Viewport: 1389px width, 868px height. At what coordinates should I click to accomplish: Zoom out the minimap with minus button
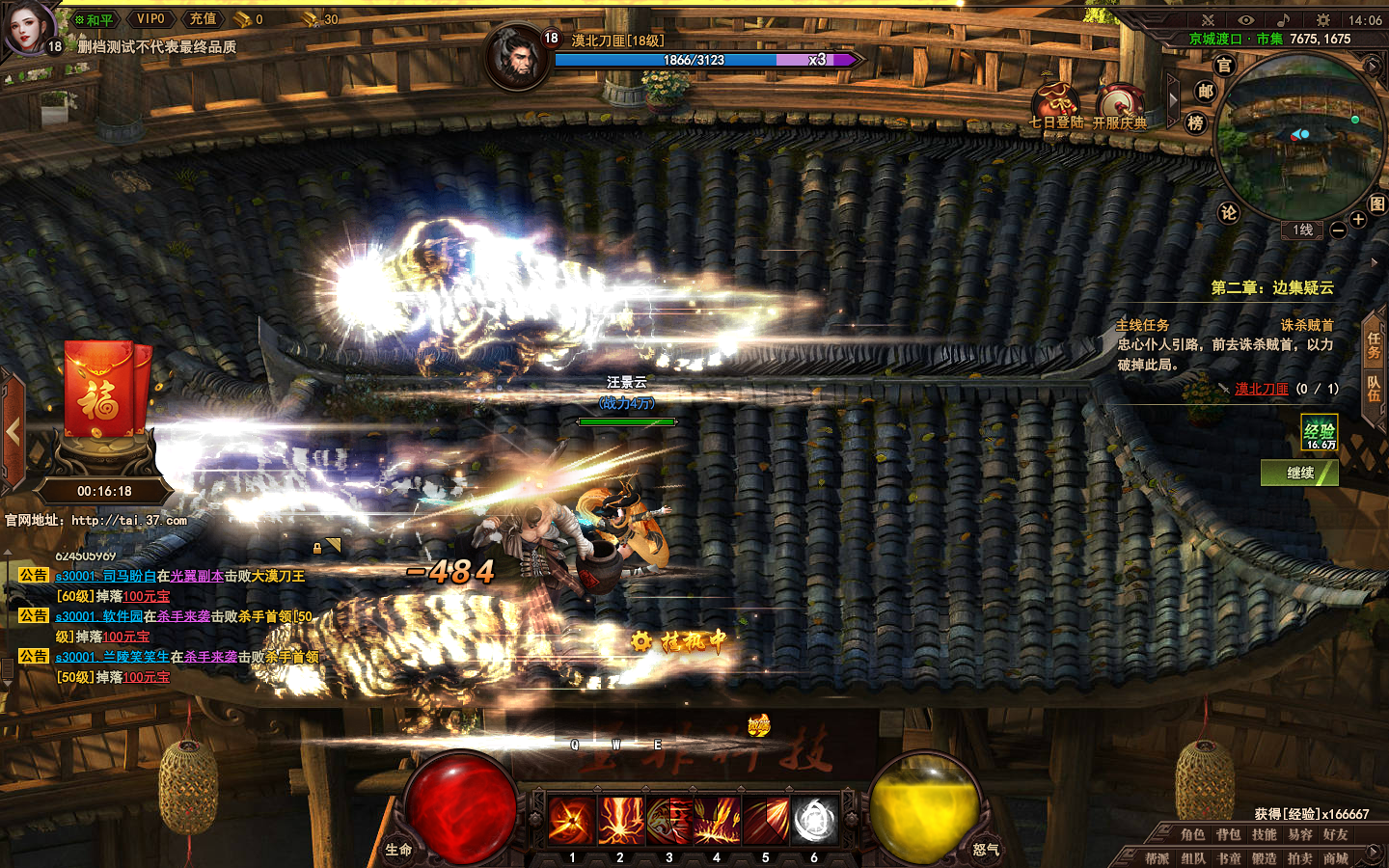1338,231
